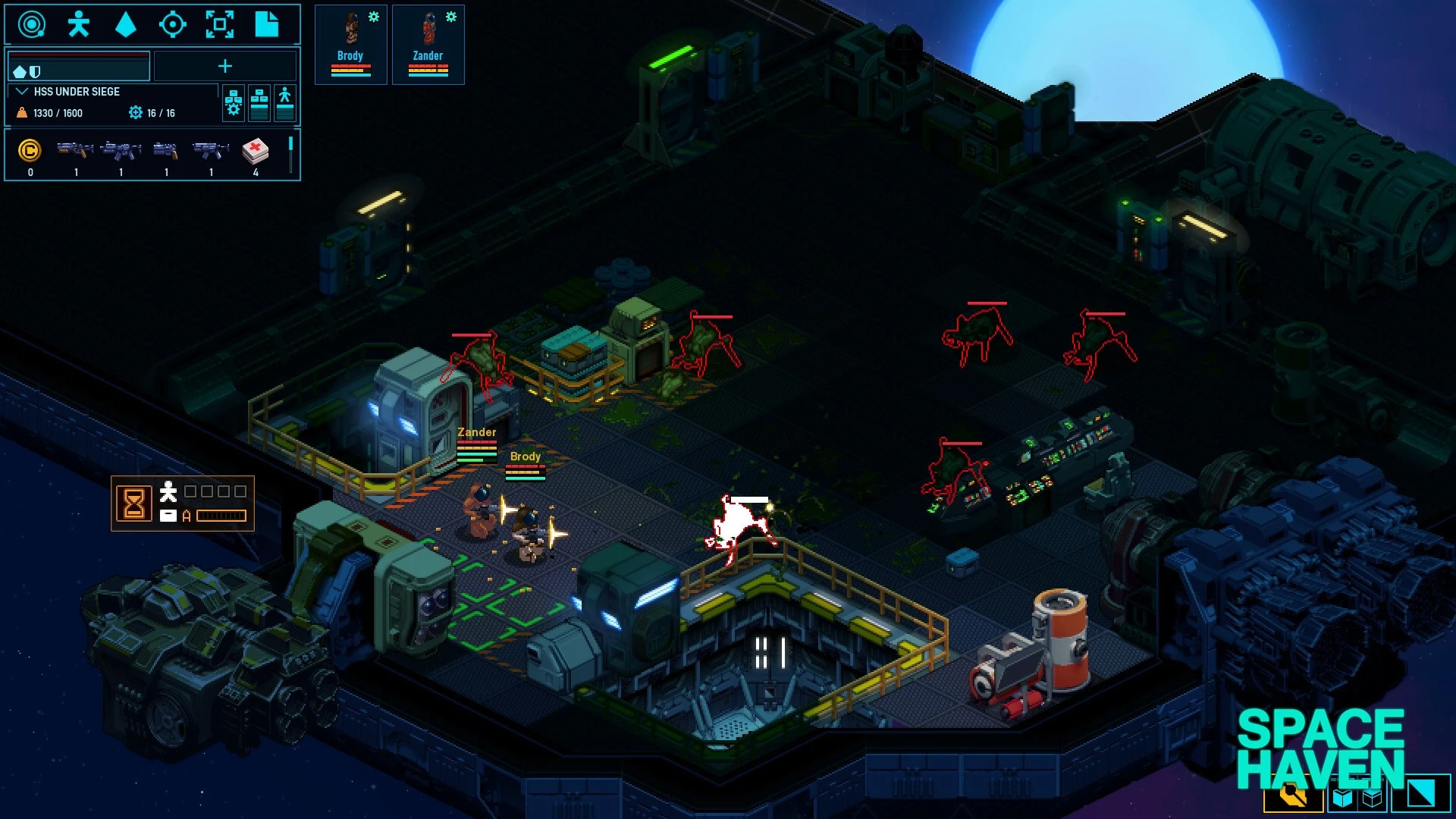Toggle the crew person level button

(x=285, y=103)
